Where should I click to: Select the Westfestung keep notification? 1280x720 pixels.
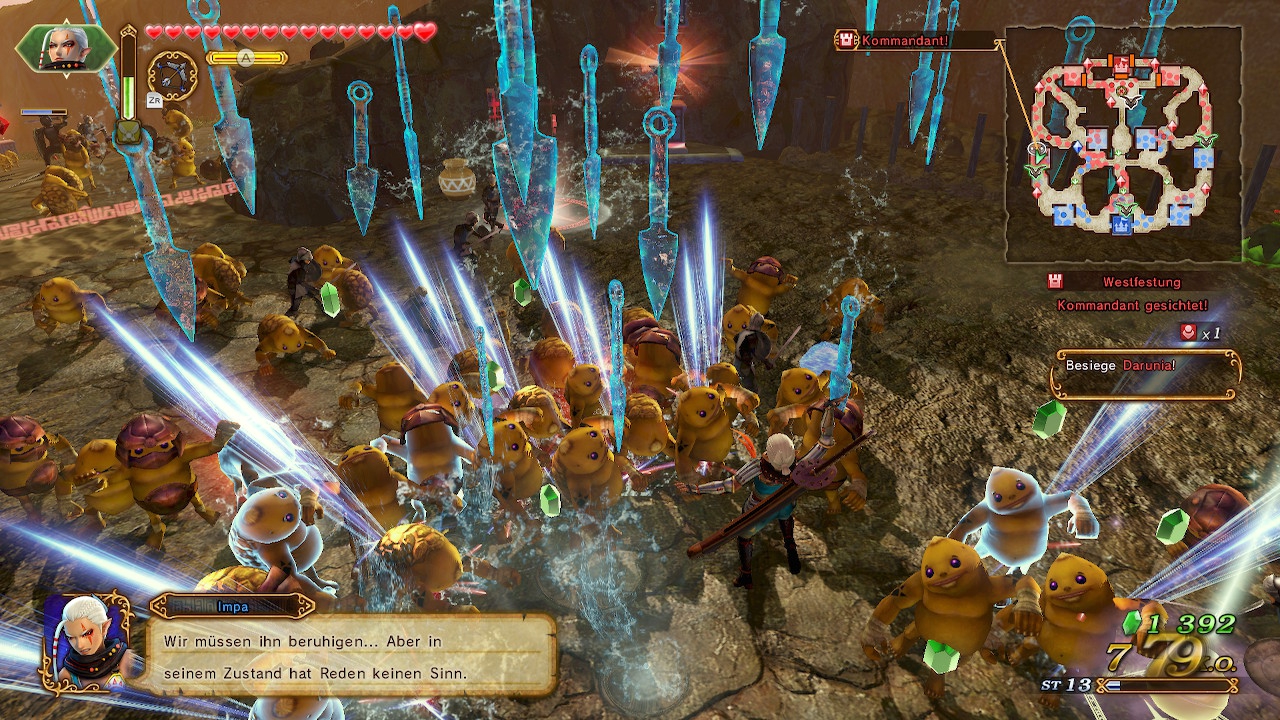pyautogui.click(x=1130, y=292)
